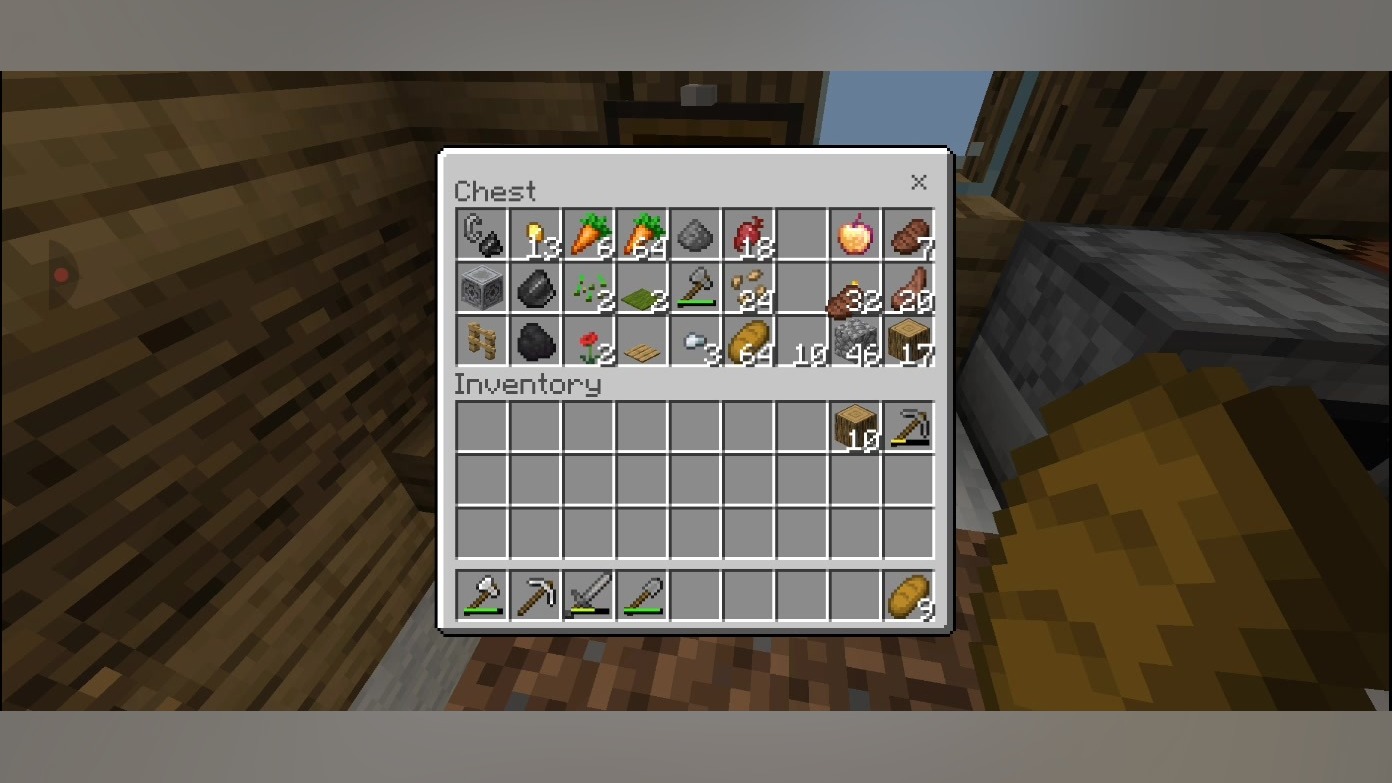Choose the sword in the hotbar

click(x=589, y=596)
